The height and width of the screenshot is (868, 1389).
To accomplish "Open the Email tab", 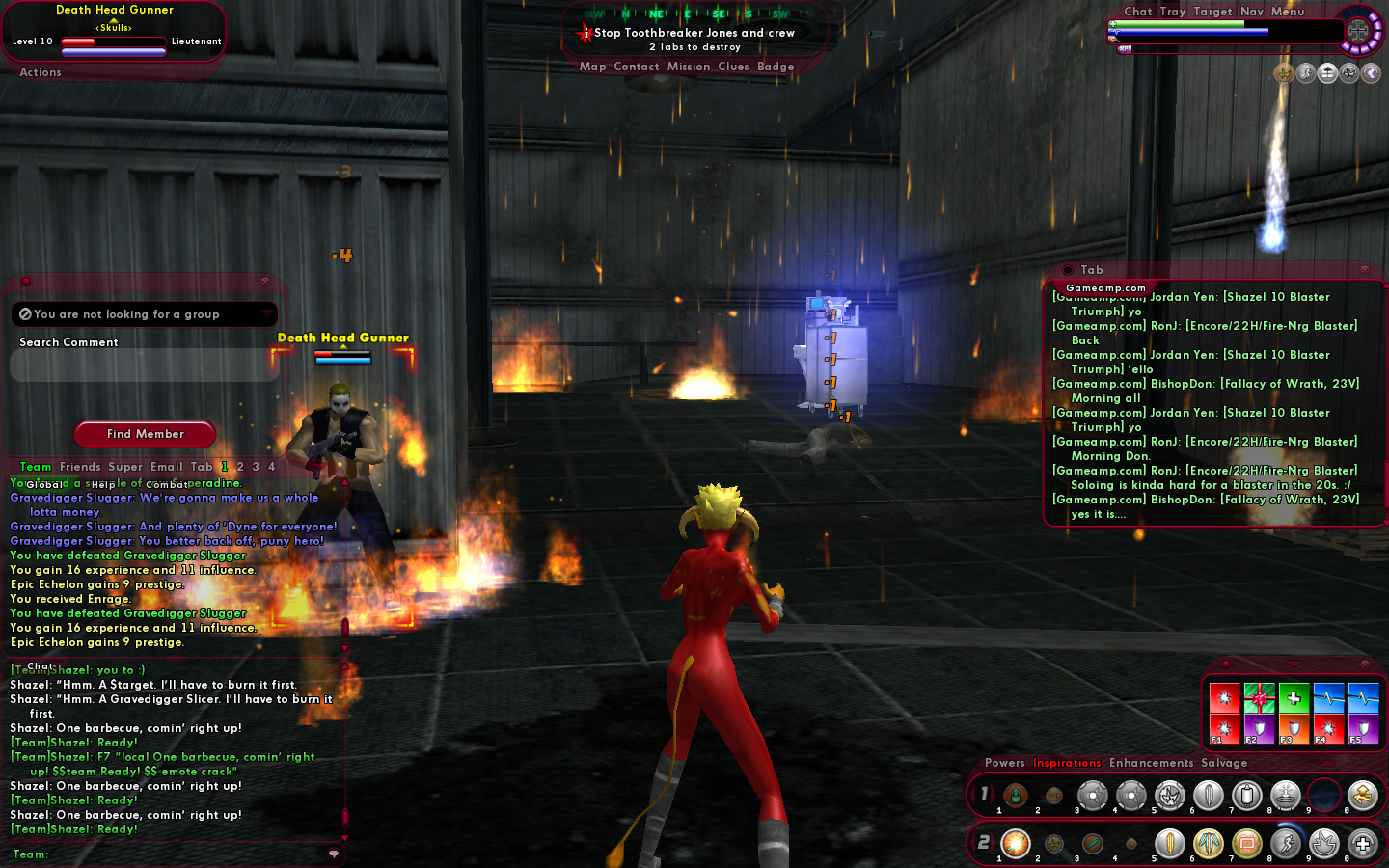I will point(166,467).
